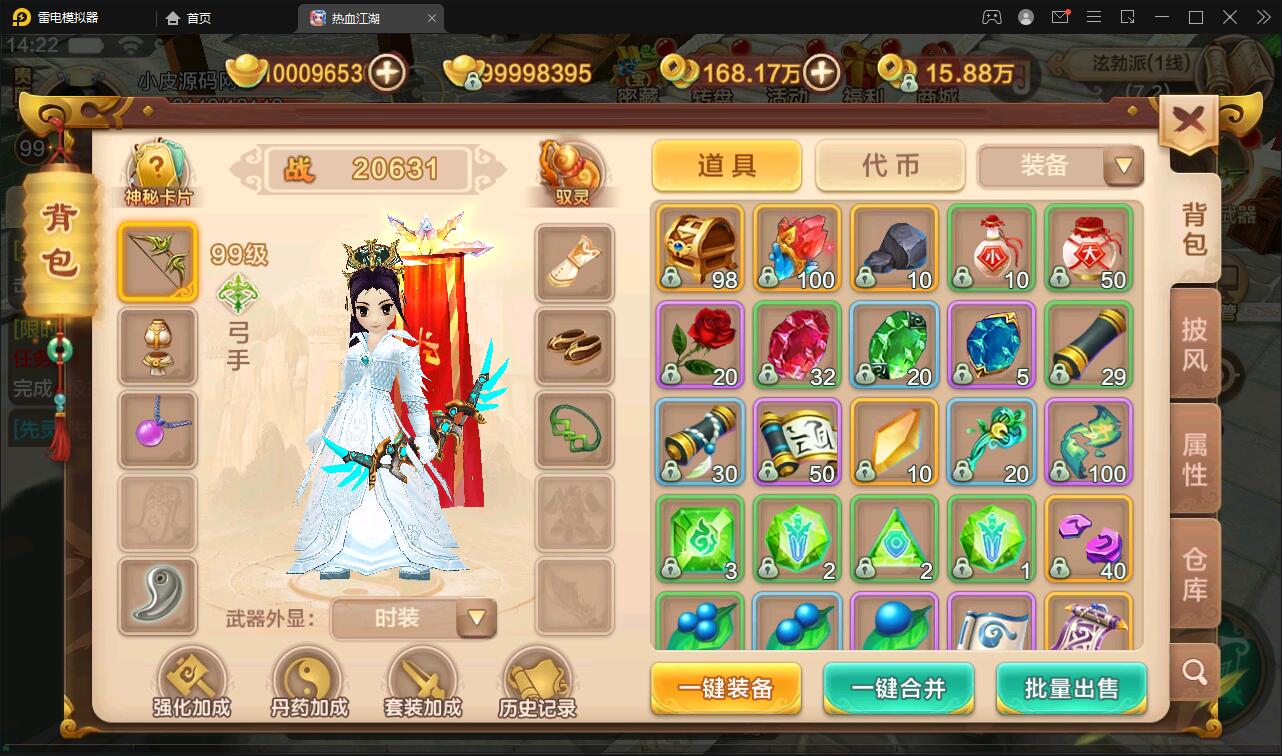Select the rose item in the bag

pos(699,345)
